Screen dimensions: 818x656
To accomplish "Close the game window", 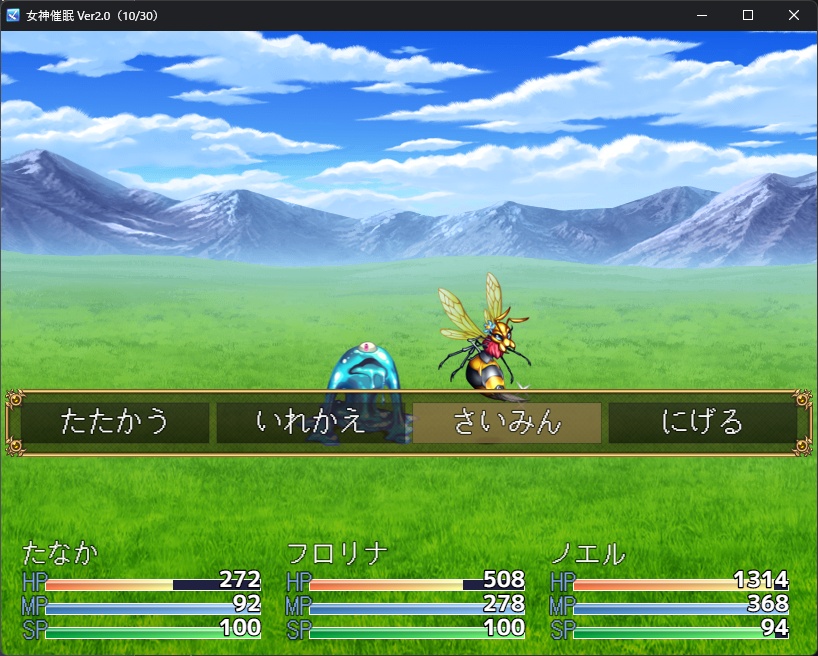I will coord(794,15).
